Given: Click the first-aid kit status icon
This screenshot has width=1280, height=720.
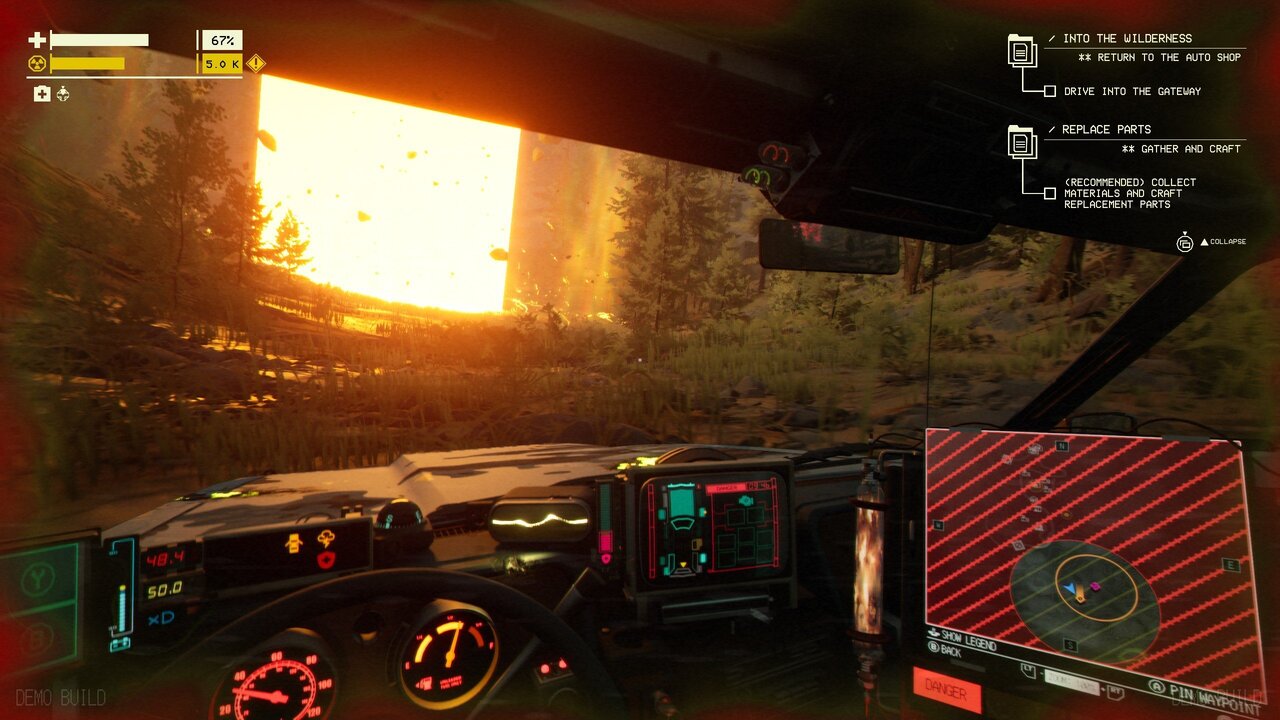Looking at the screenshot, I should click(42, 94).
